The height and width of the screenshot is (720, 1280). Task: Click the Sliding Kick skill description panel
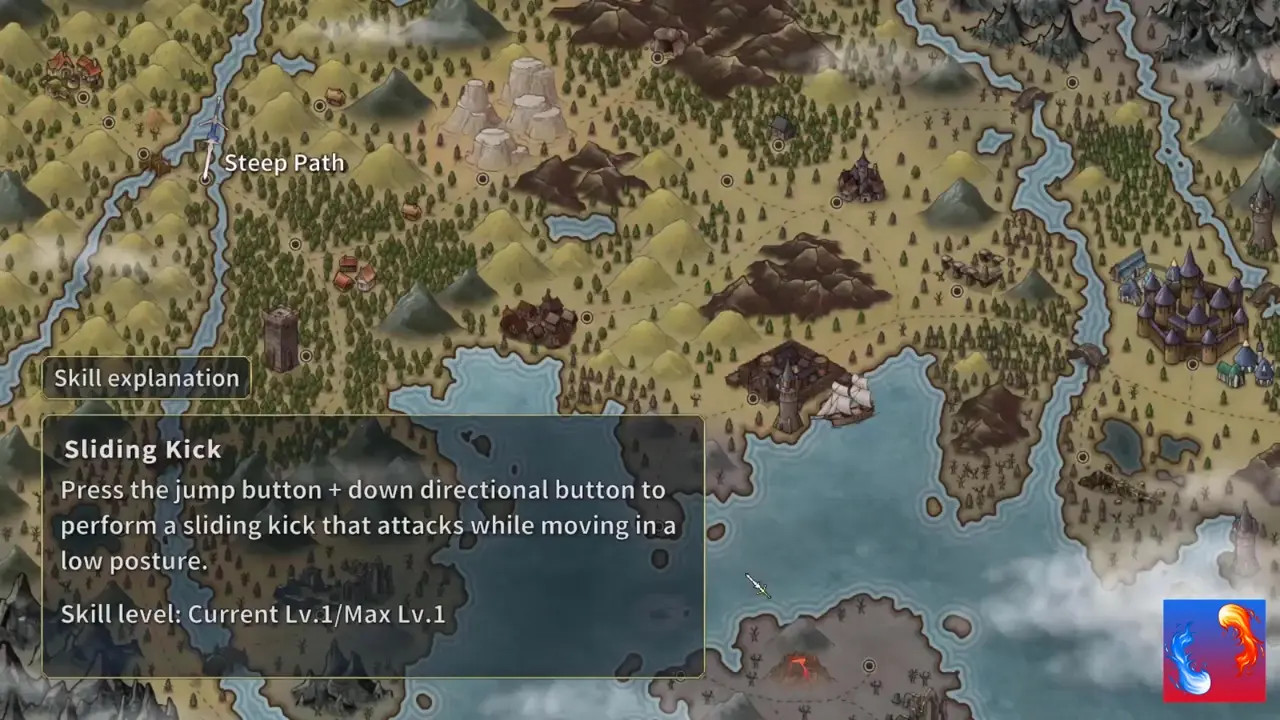[373, 546]
